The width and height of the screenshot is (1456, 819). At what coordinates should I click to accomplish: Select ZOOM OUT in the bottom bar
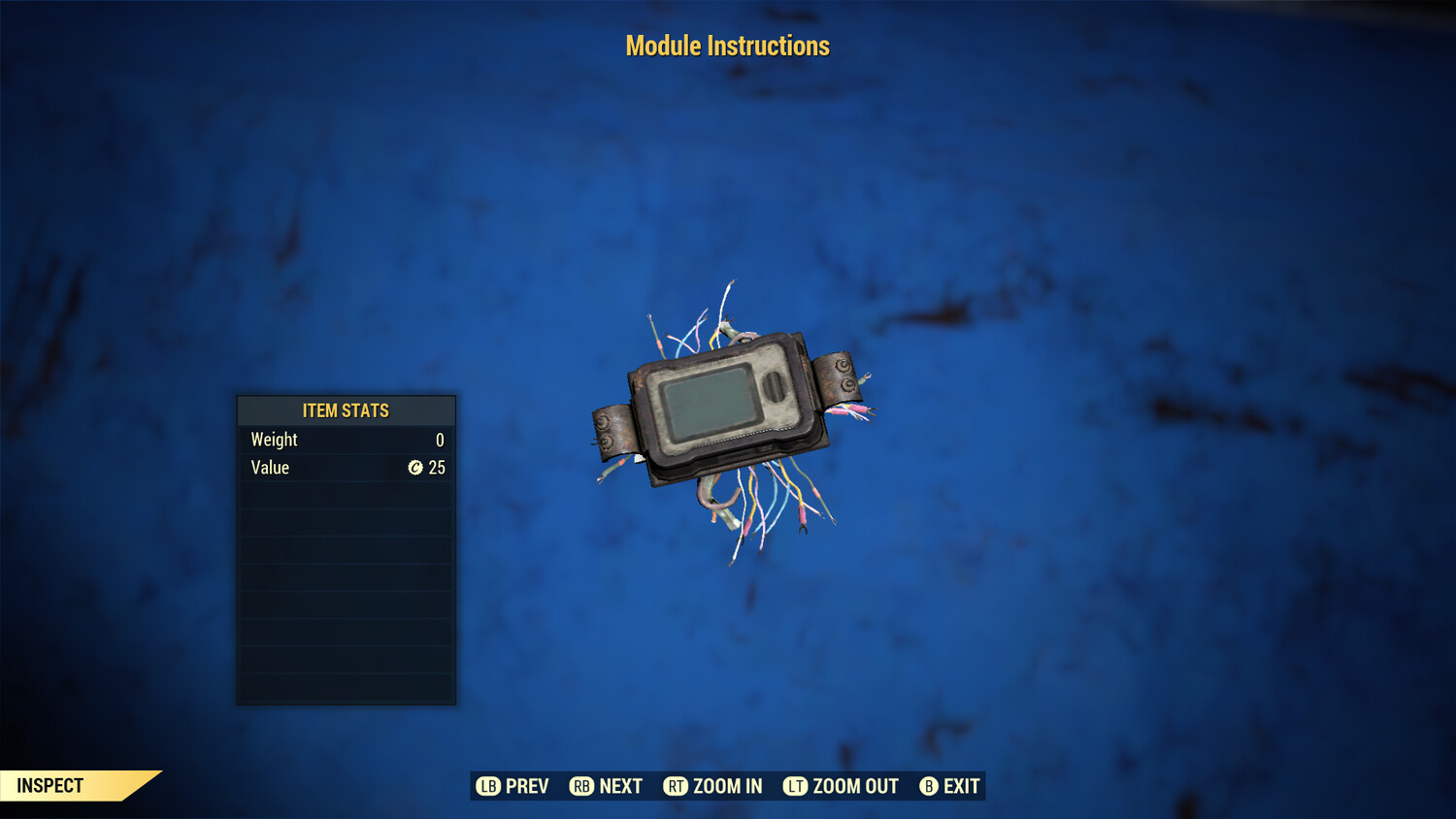click(x=841, y=786)
